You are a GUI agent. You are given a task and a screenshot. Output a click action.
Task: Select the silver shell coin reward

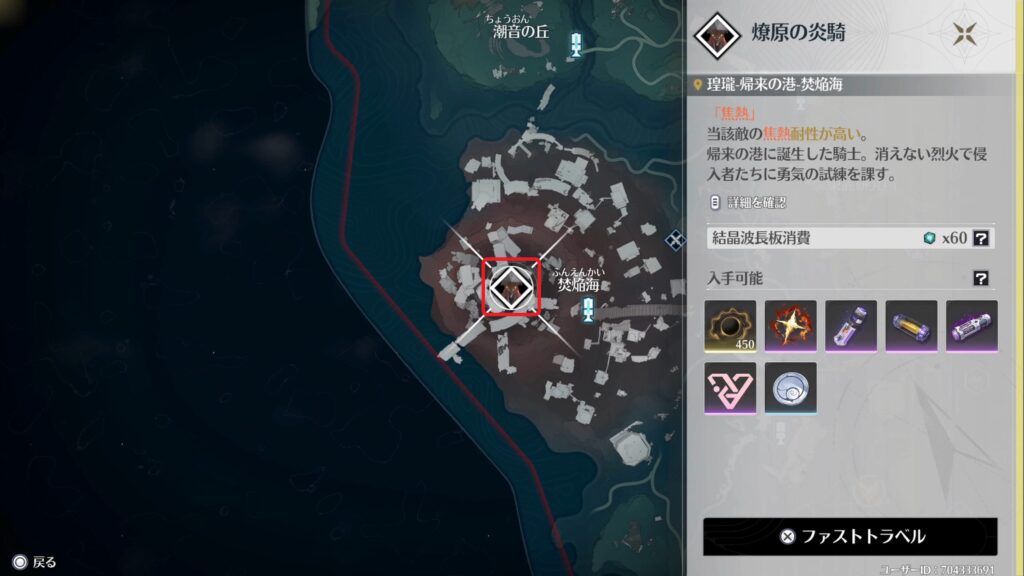791,388
